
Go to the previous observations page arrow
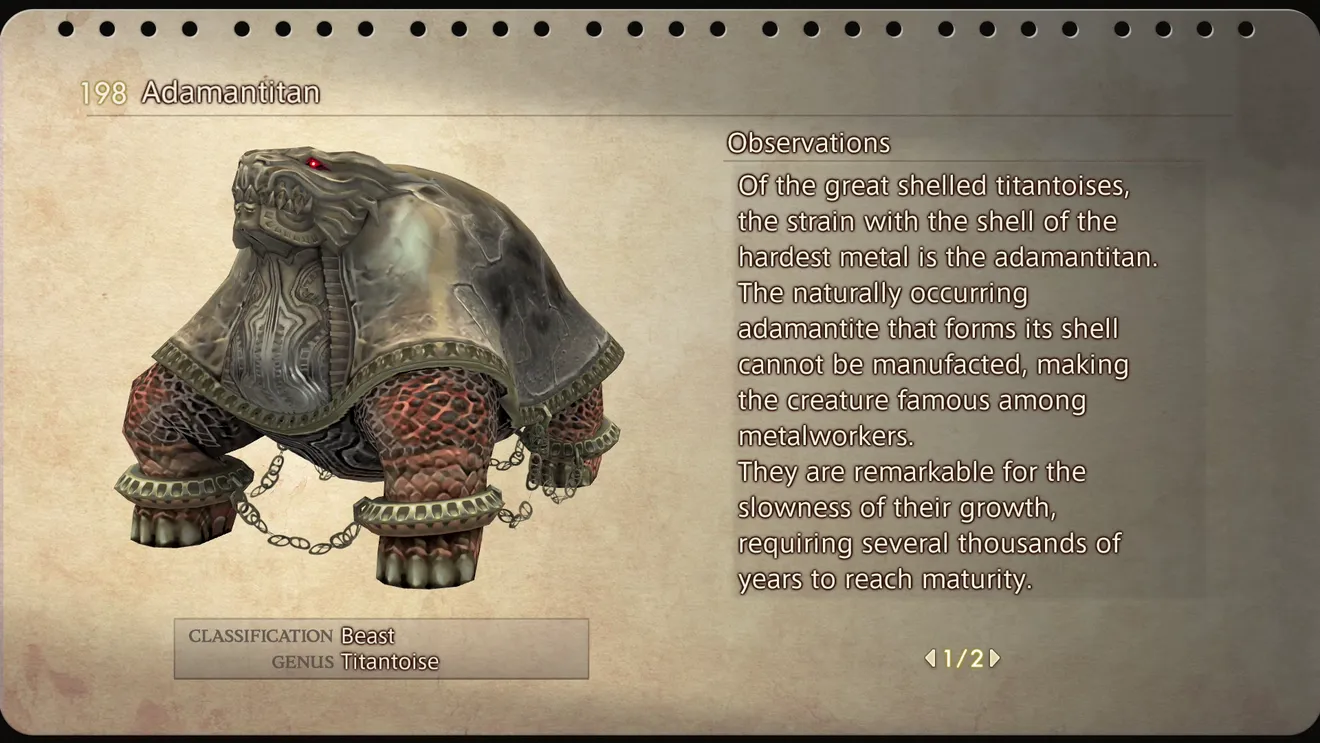click(930, 658)
